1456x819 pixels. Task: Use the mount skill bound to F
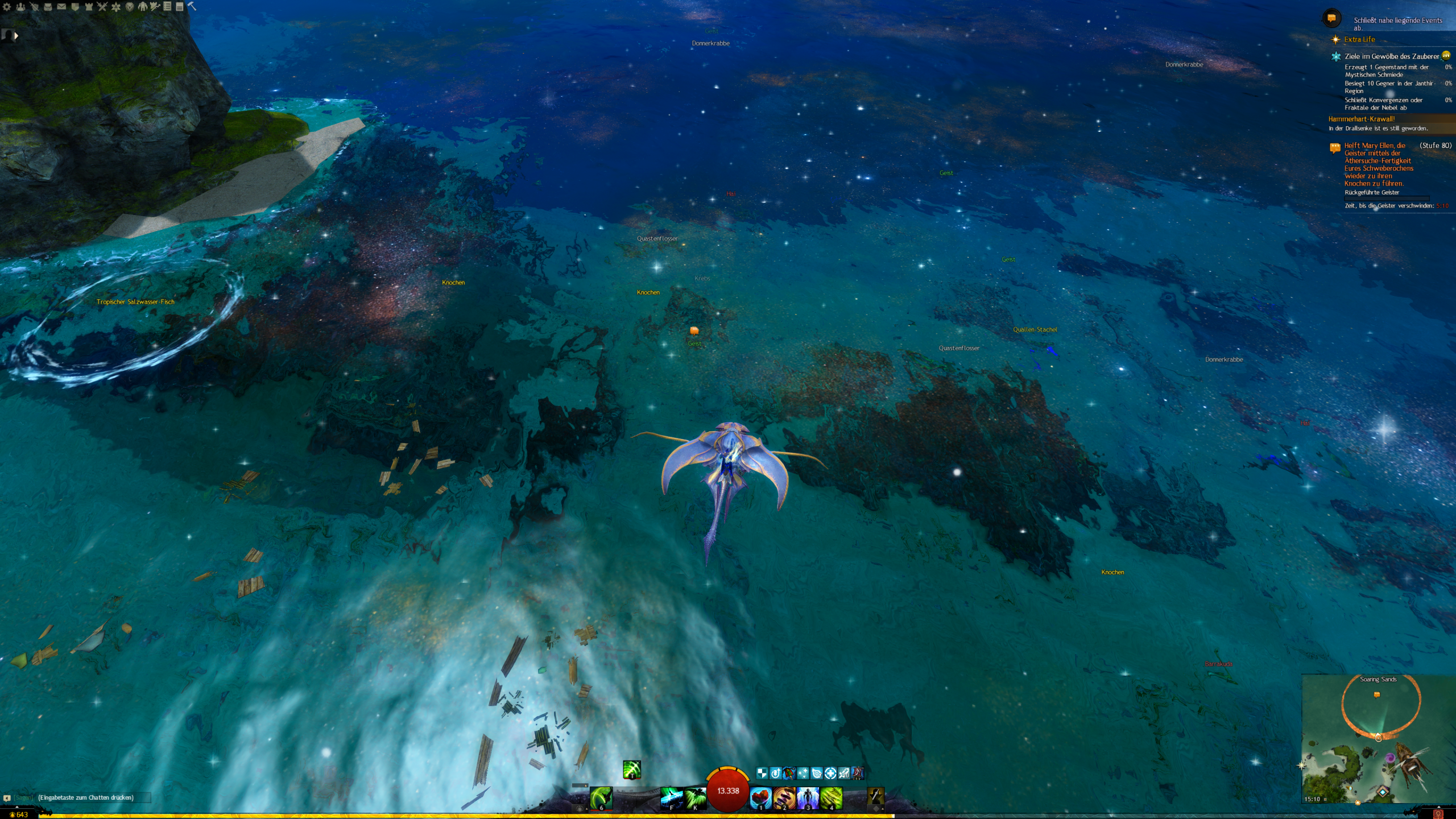coord(671,798)
